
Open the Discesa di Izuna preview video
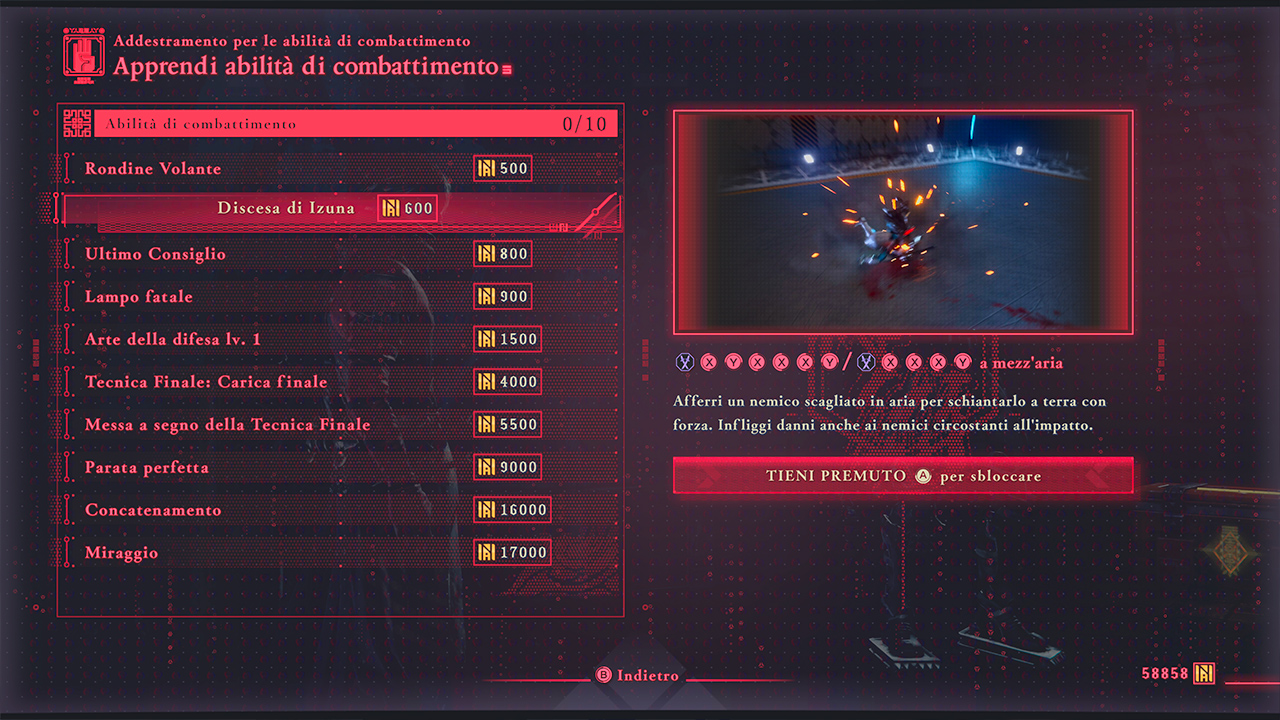pyautogui.click(x=903, y=222)
